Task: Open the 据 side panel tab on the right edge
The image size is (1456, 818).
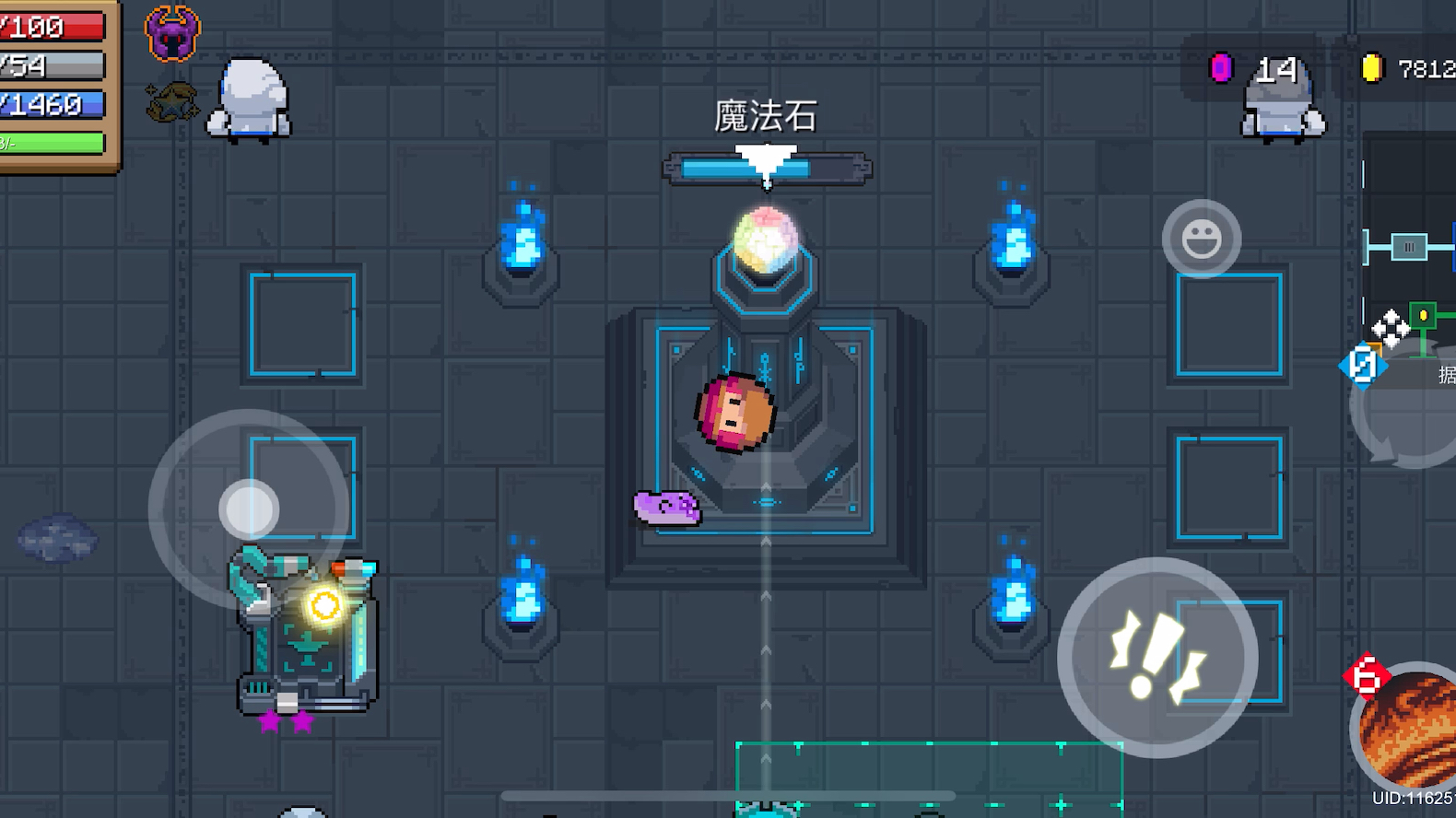Action: tap(1446, 375)
